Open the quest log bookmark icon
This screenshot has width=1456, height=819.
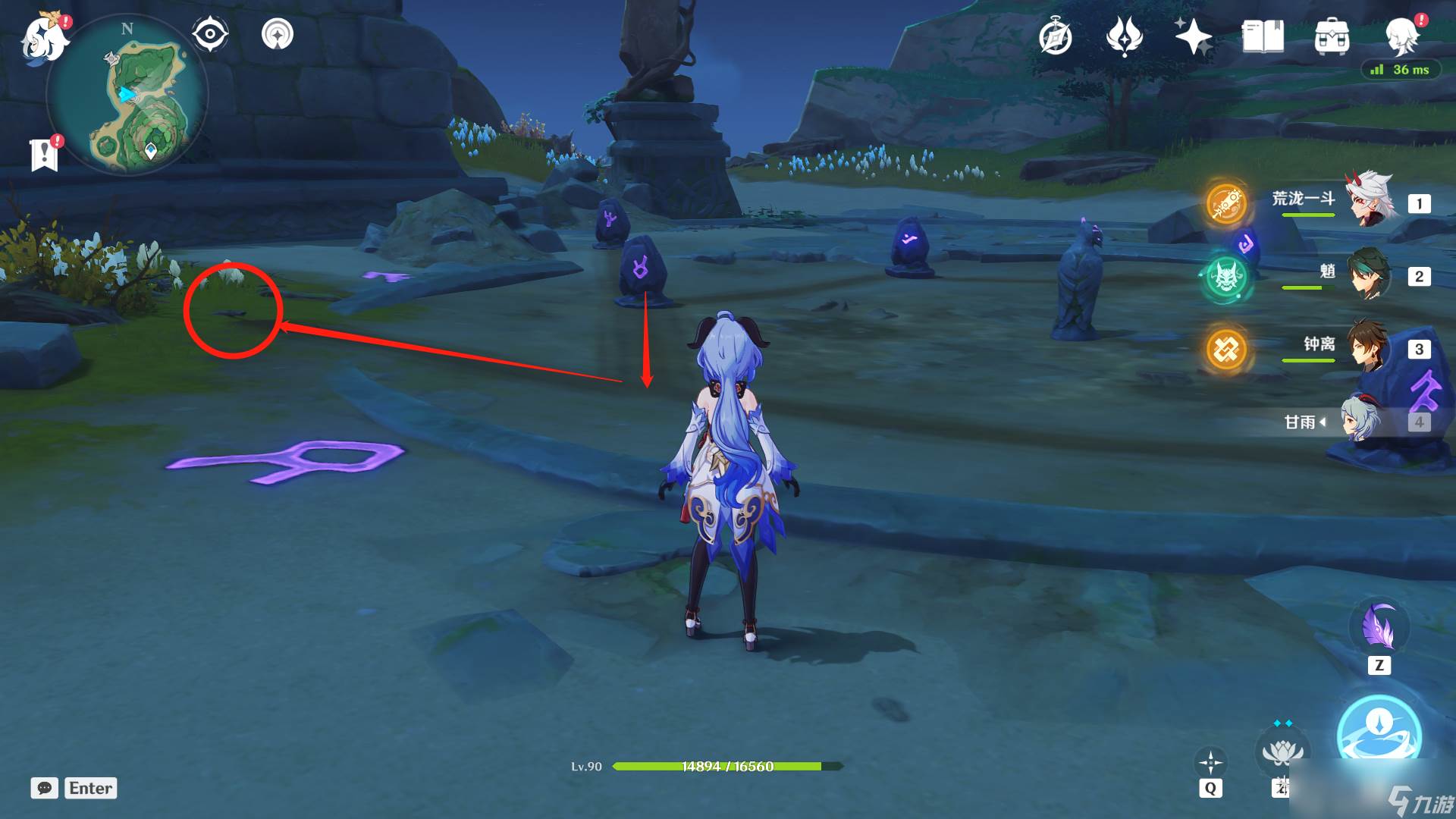(45, 155)
